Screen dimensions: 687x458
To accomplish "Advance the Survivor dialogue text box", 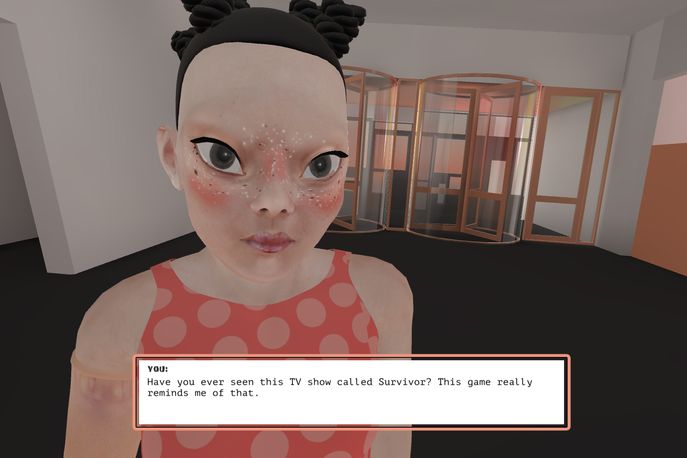I will tap(351, 391).
